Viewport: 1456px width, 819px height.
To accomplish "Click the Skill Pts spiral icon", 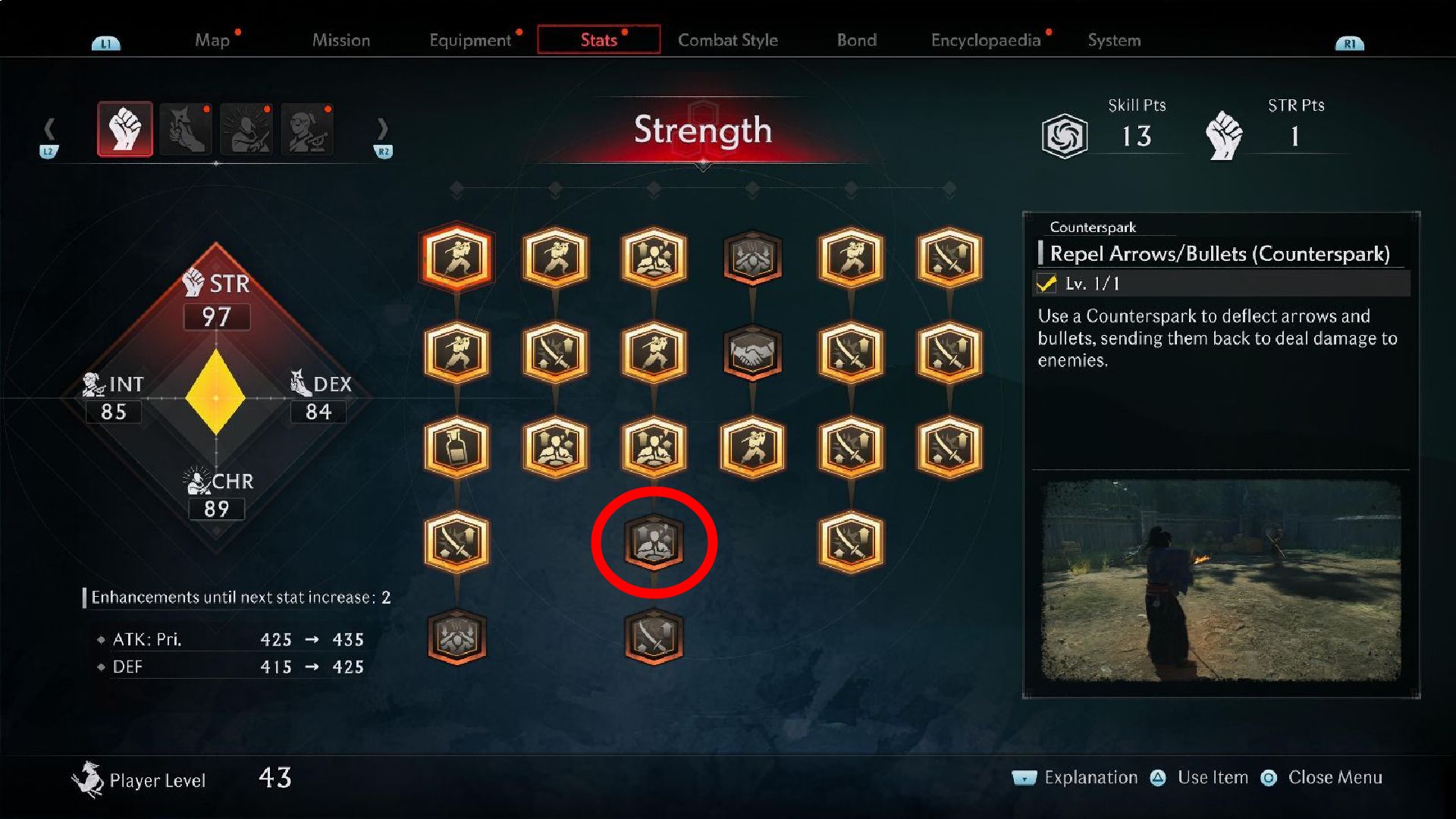I will coord(1065,134).
